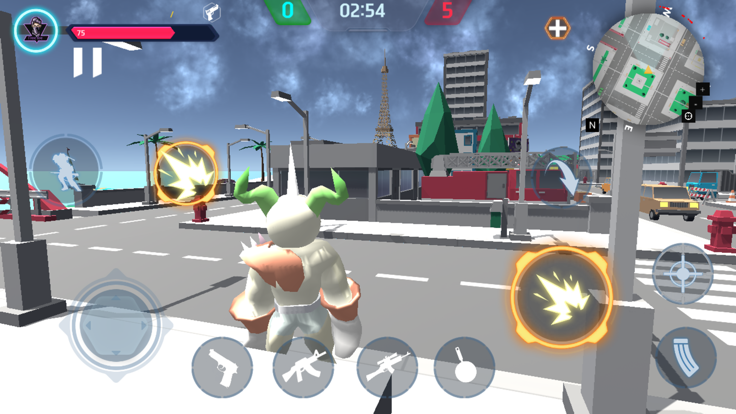This screenshot has height=414, width=736.
Task: Open the circular city minimap
Action: click(x=647, y=67)
